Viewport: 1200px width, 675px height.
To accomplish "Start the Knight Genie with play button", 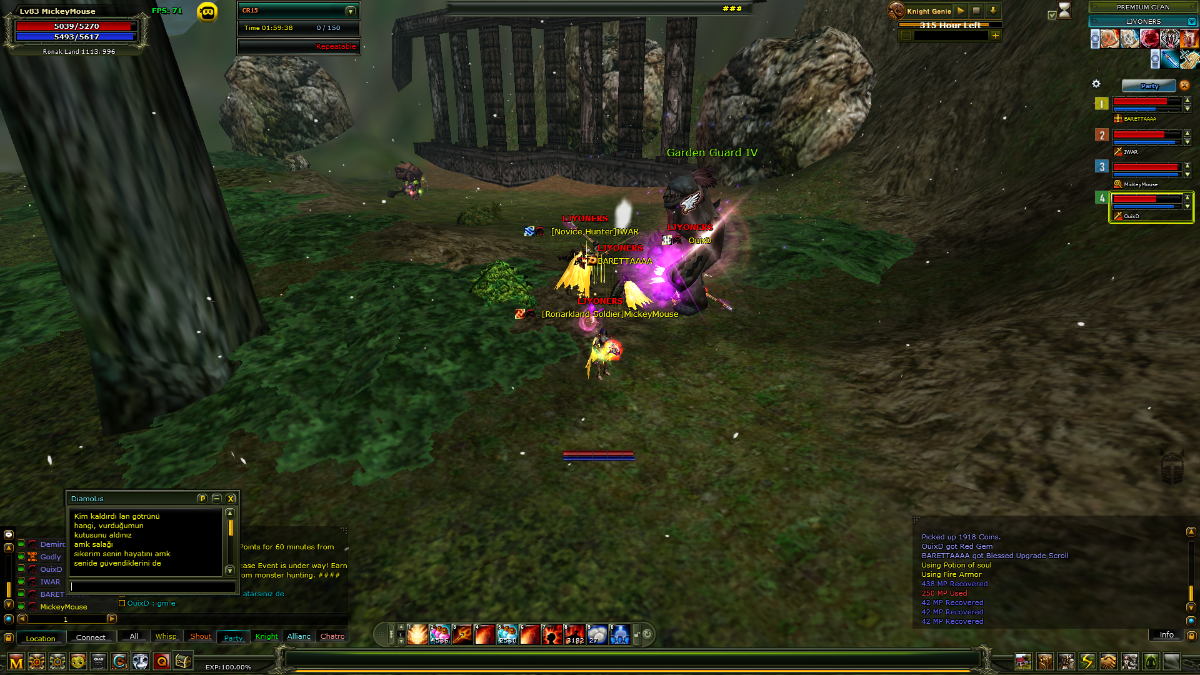I will click(961, 10).
